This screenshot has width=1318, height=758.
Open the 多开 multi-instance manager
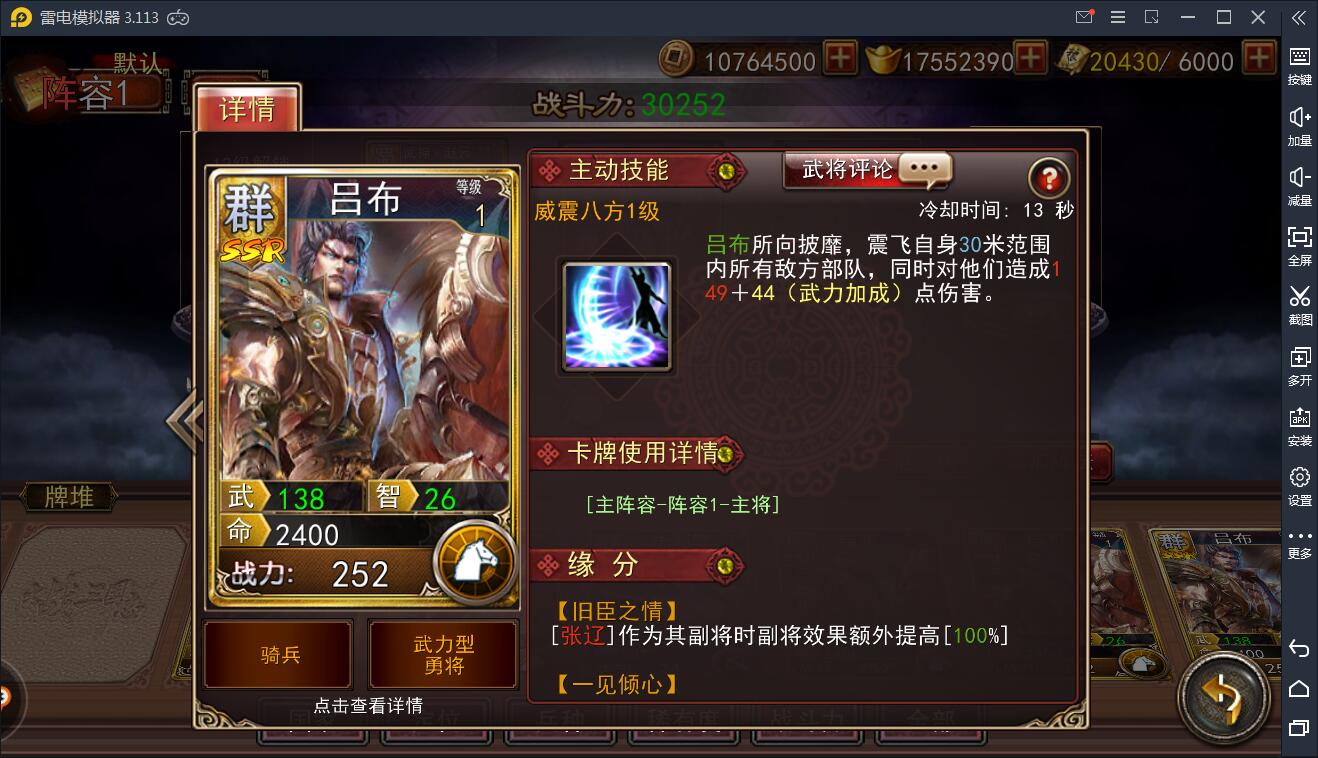click(x=1298, y=365)
